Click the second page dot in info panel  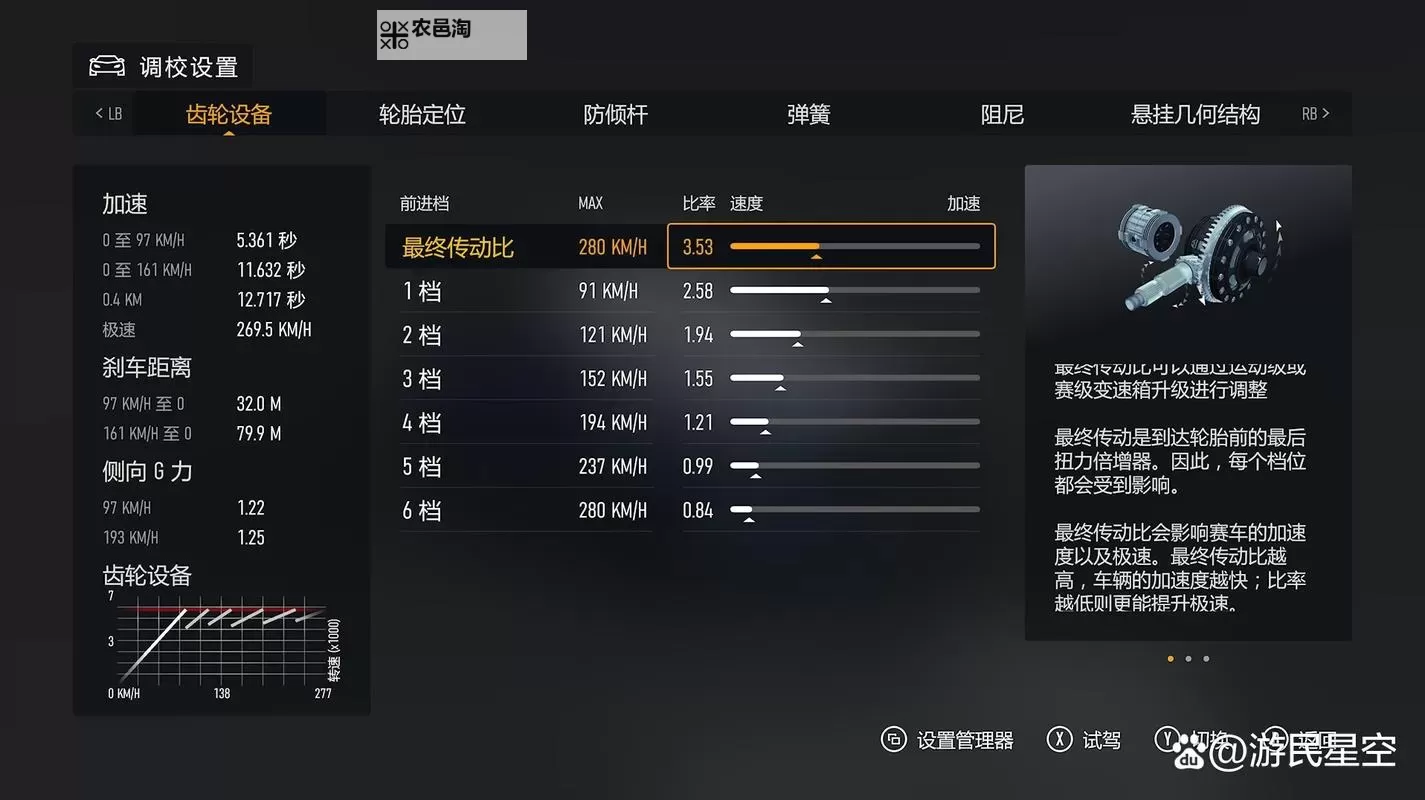point(1188,658)
